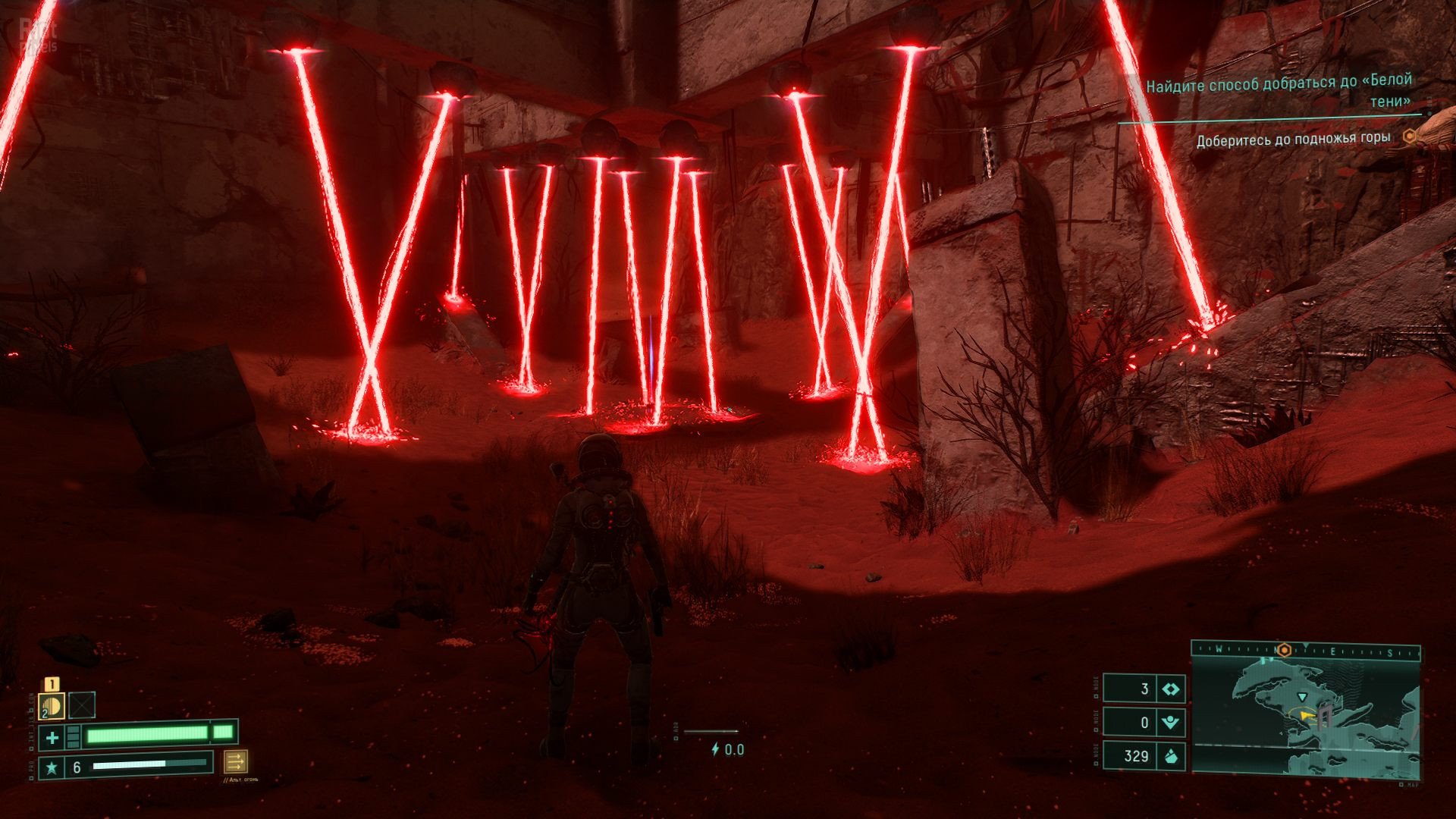Select the half-moon weapon slot
The height and width of the screenshot is (819, 1456).
[52, 706]
